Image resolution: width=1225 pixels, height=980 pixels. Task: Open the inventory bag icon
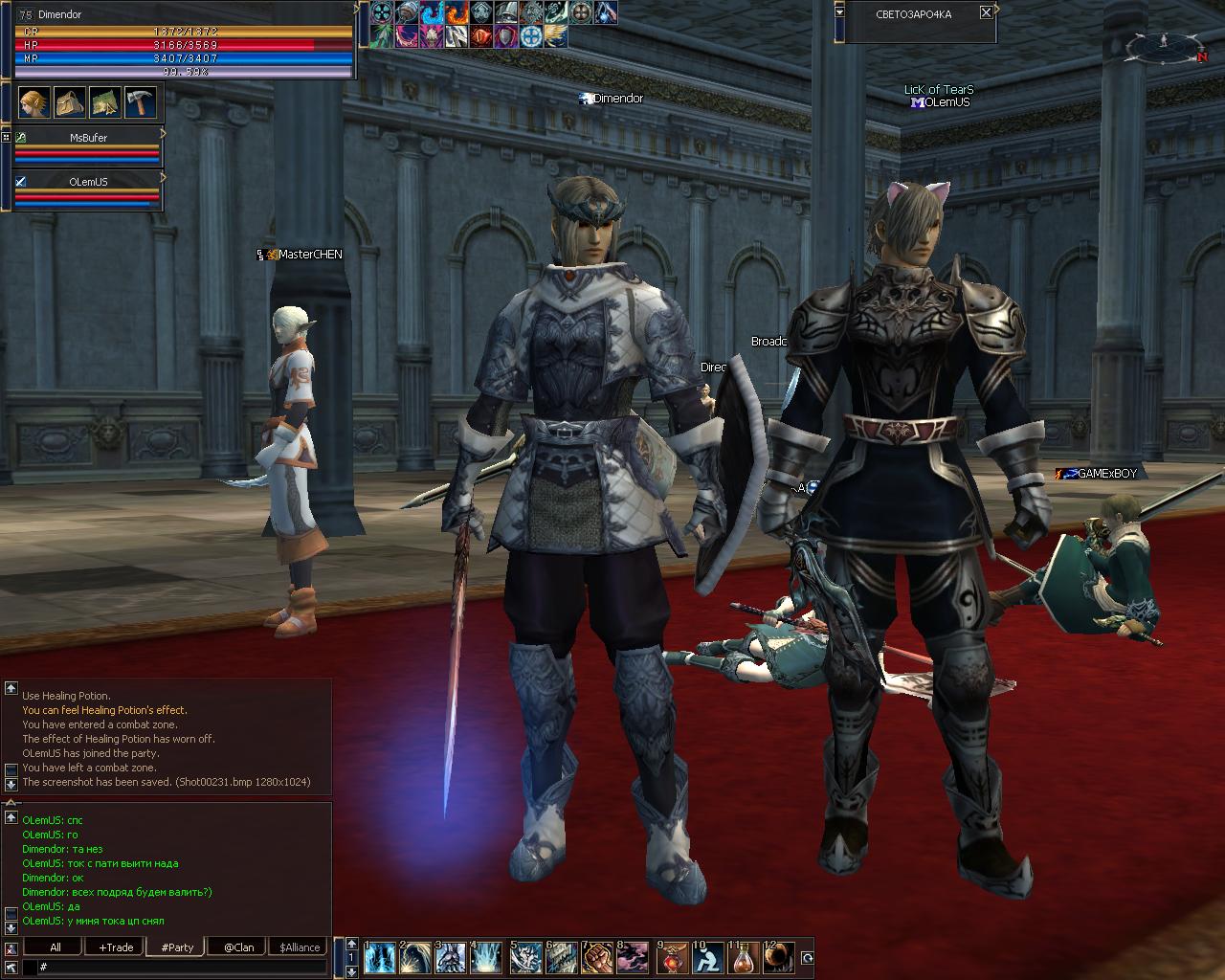pos(68,101)
